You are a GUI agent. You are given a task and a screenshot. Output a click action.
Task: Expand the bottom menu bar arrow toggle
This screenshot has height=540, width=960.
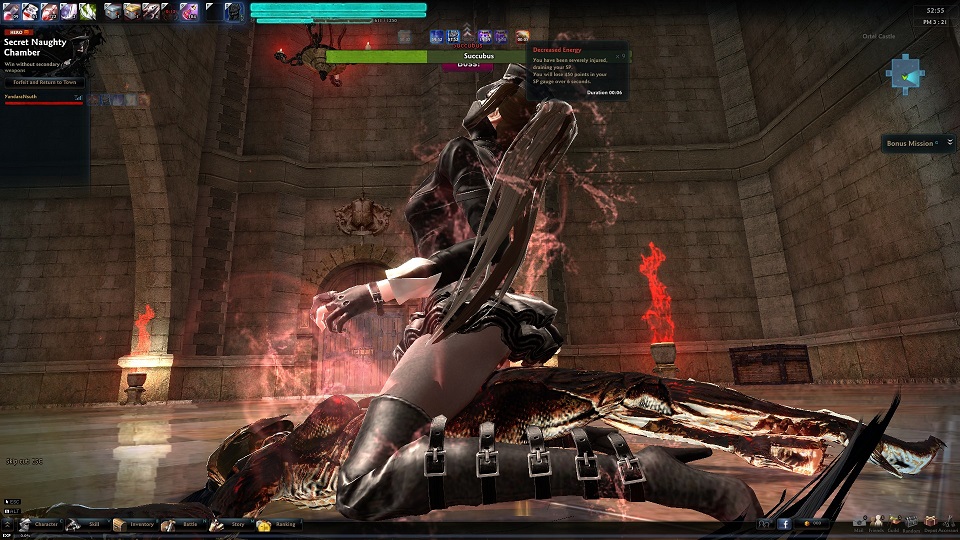coord(9,524)
